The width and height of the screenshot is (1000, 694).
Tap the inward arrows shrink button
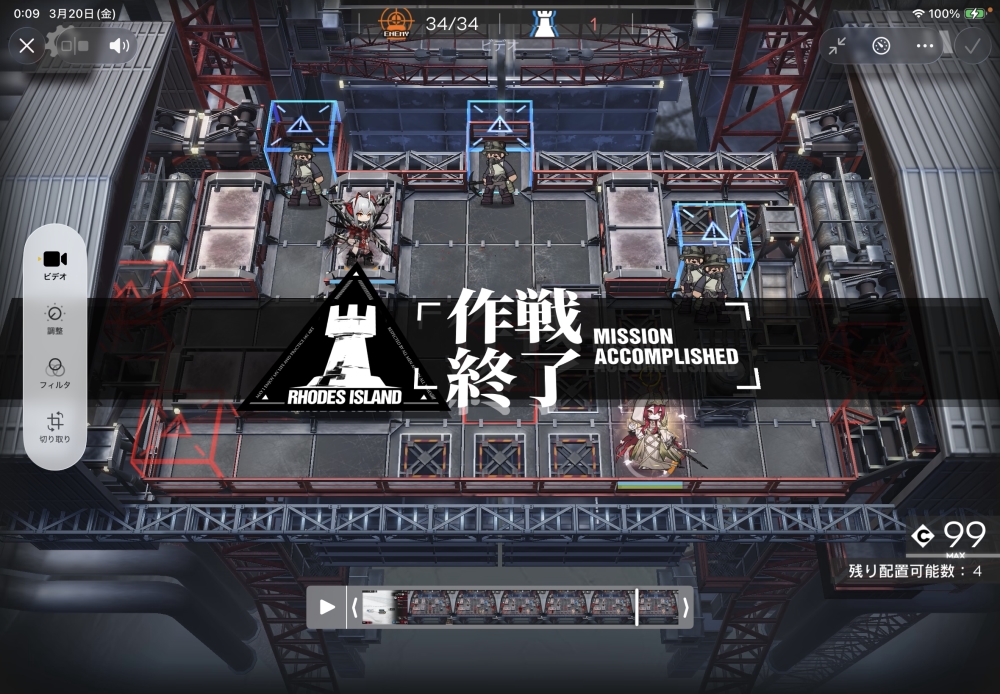(x=837, y=45)
